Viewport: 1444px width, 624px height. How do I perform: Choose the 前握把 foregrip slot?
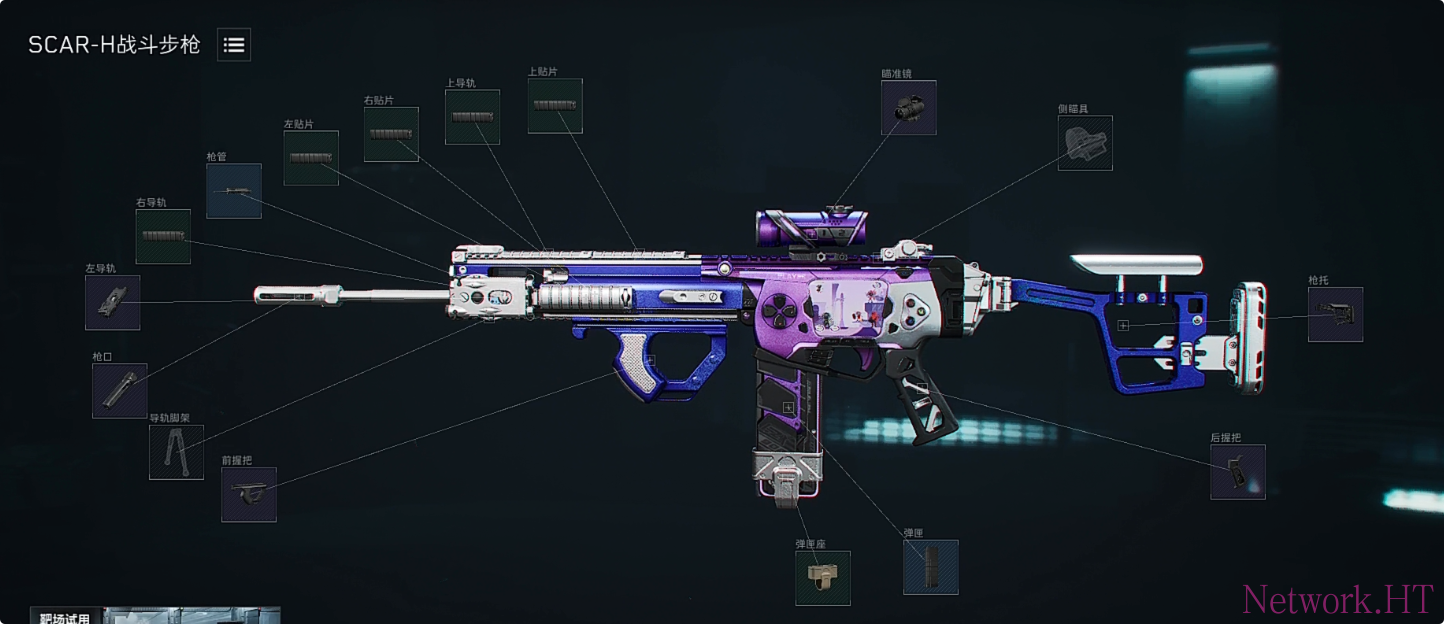[249, 494]
